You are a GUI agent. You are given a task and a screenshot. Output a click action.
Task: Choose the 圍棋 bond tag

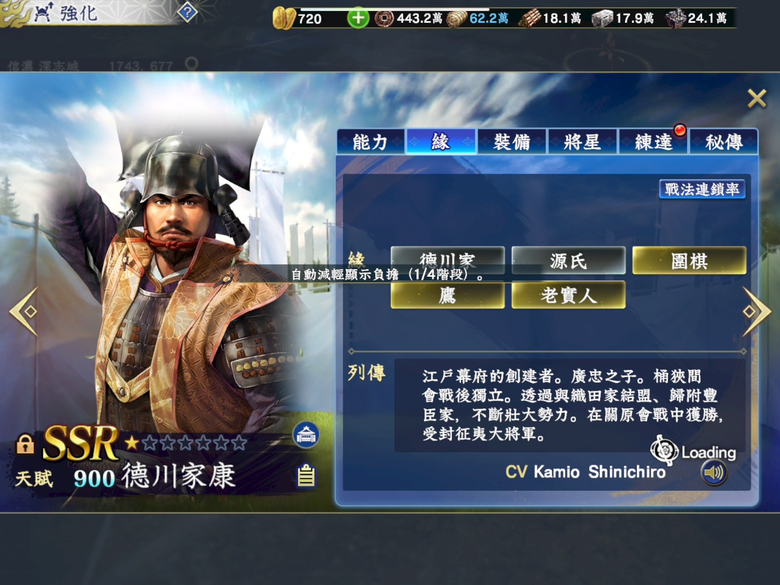pyautogui.click(x=689, y=261)
